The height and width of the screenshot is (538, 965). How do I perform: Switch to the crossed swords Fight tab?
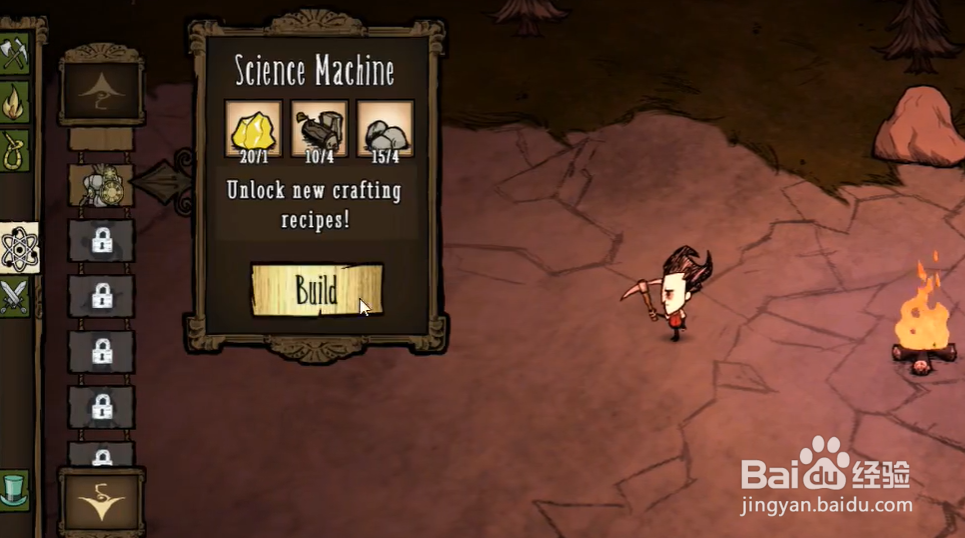tap(14, 297)
